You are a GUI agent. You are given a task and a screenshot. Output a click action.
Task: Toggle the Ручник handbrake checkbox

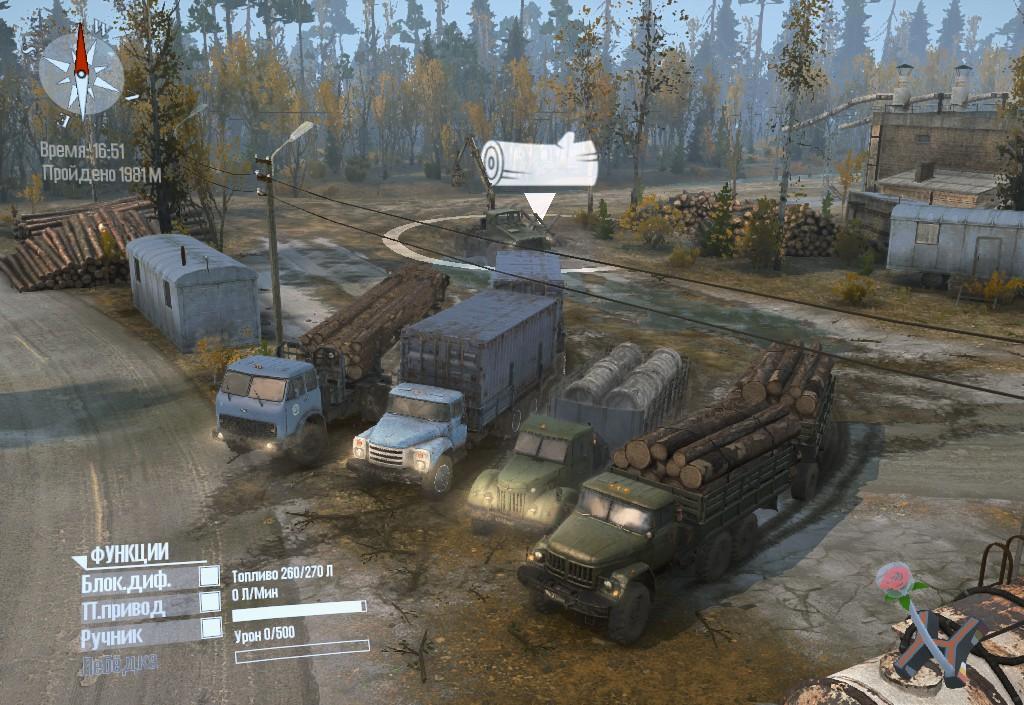click(x=211, y=628)
